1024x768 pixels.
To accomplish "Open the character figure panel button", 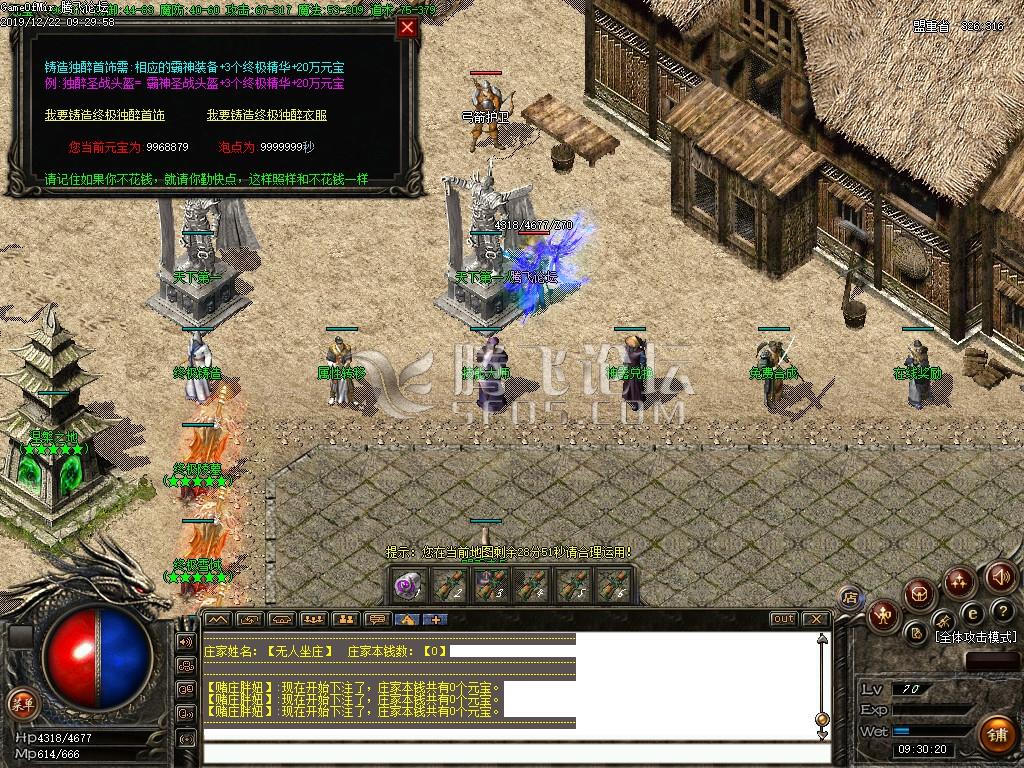I will [x=884, y=614].
